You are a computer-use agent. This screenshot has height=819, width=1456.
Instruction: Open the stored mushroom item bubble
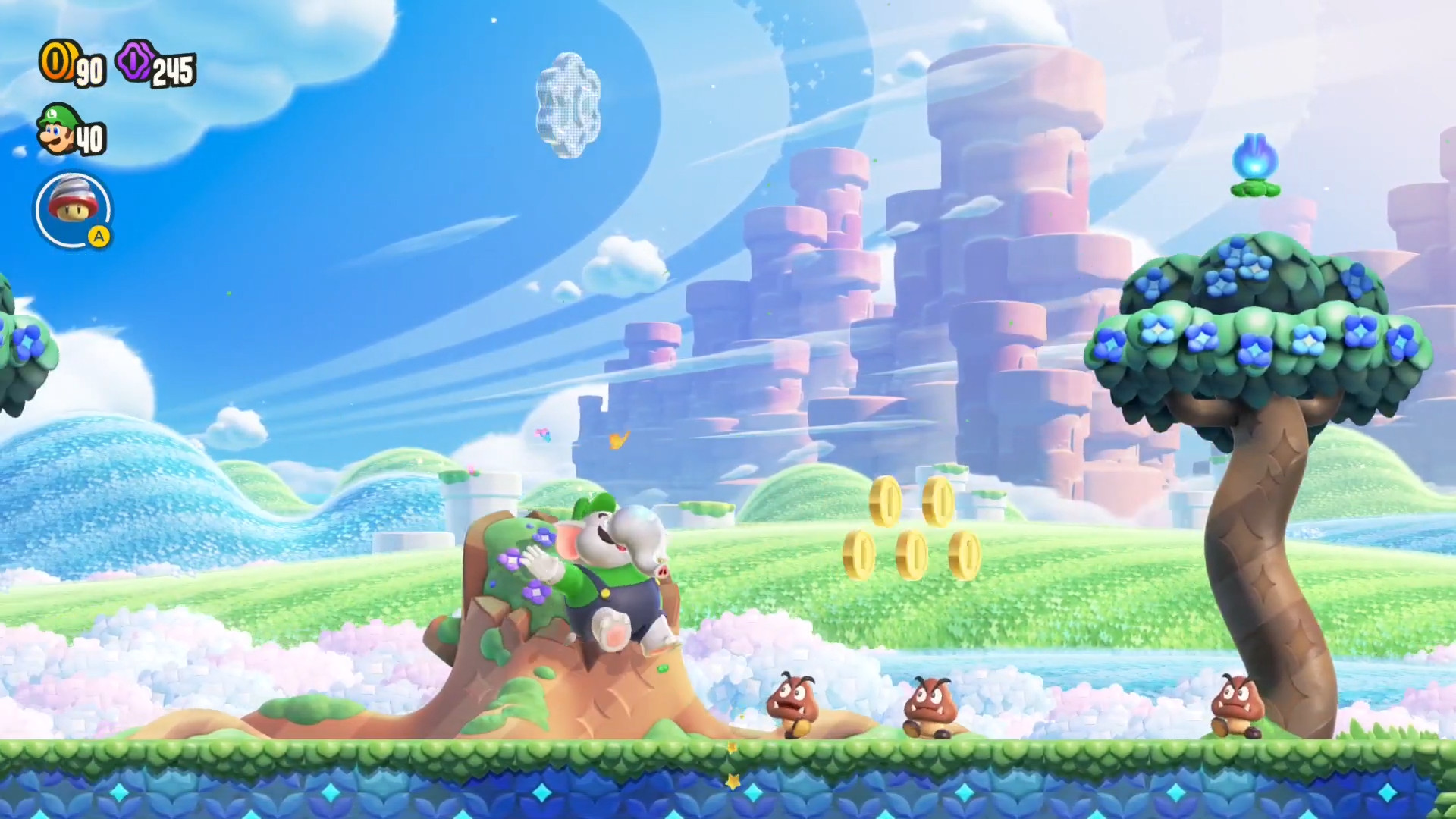(73, 209)
